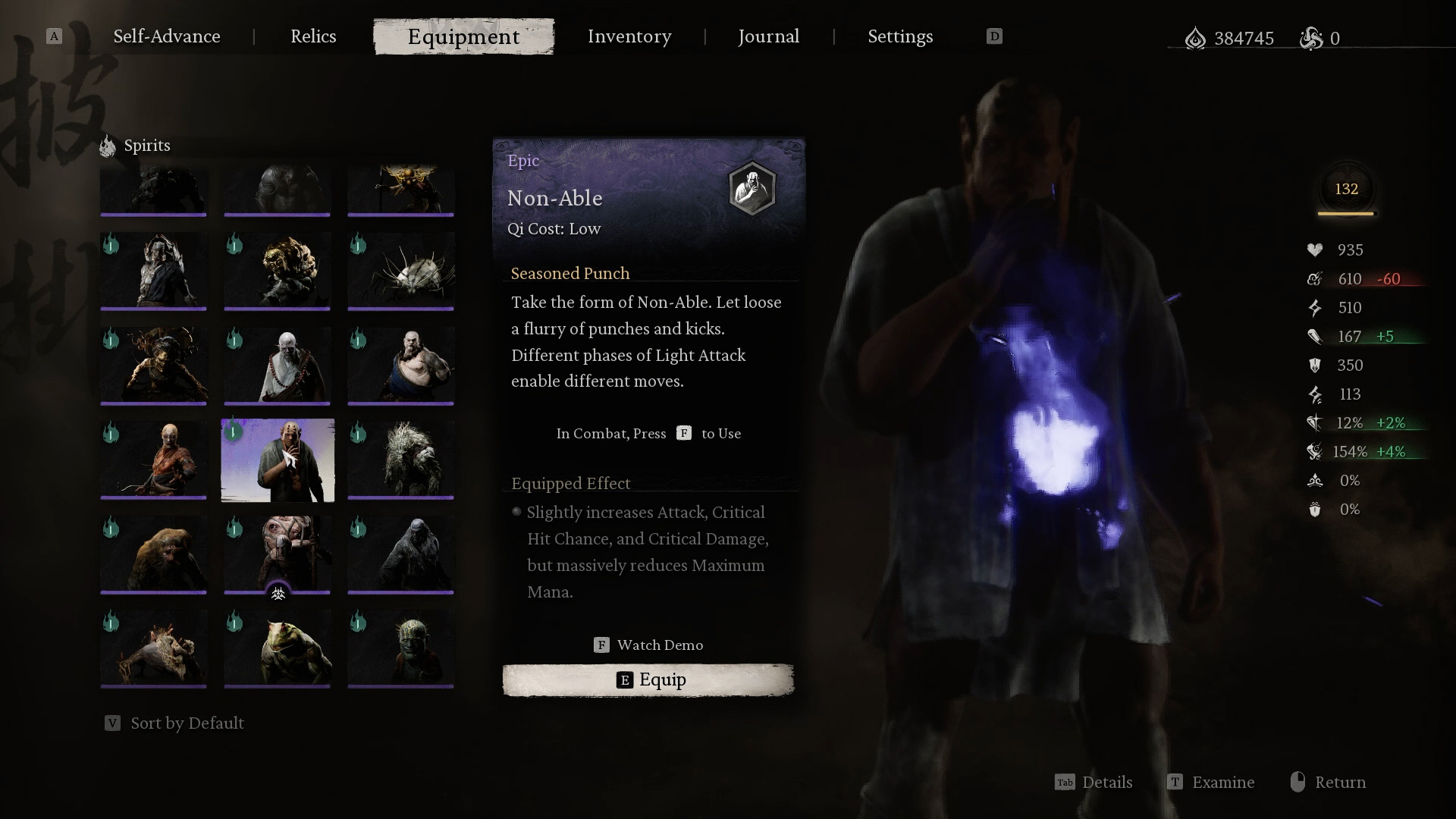Select the burly bearded blue-robed spirit
This screenshot has height=819, width=1456.
(x=401, y=366)
